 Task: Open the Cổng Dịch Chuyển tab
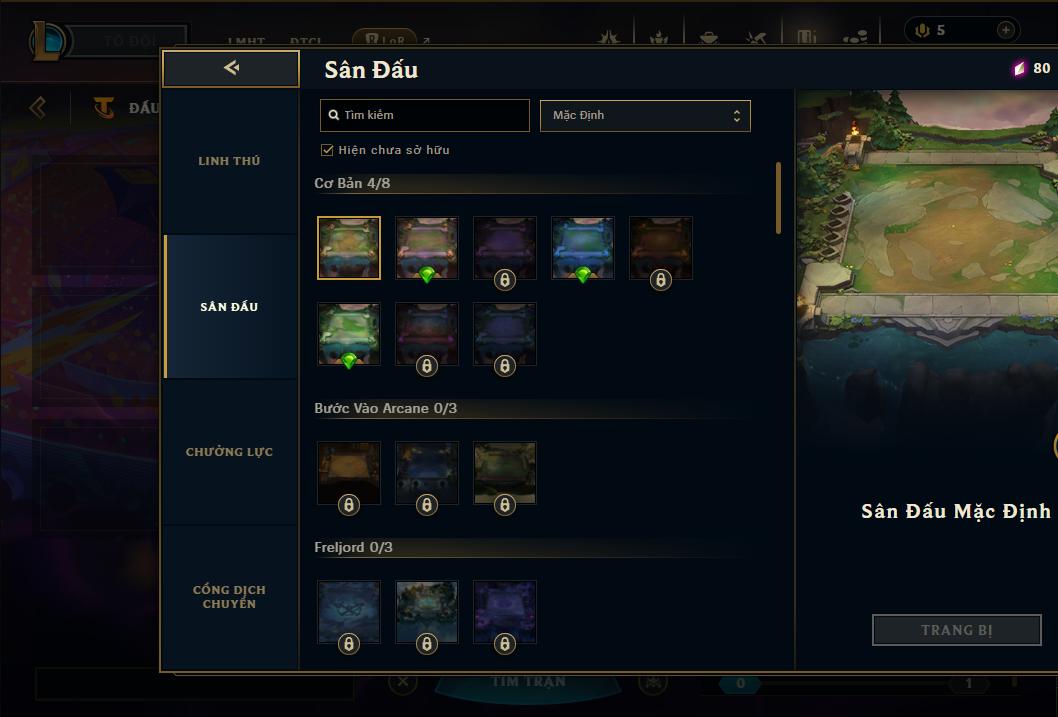click(229, 596)
